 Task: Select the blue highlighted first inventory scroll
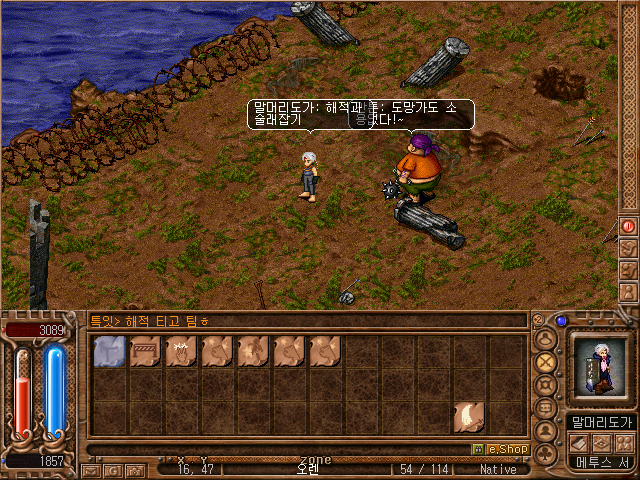[109, 352]
